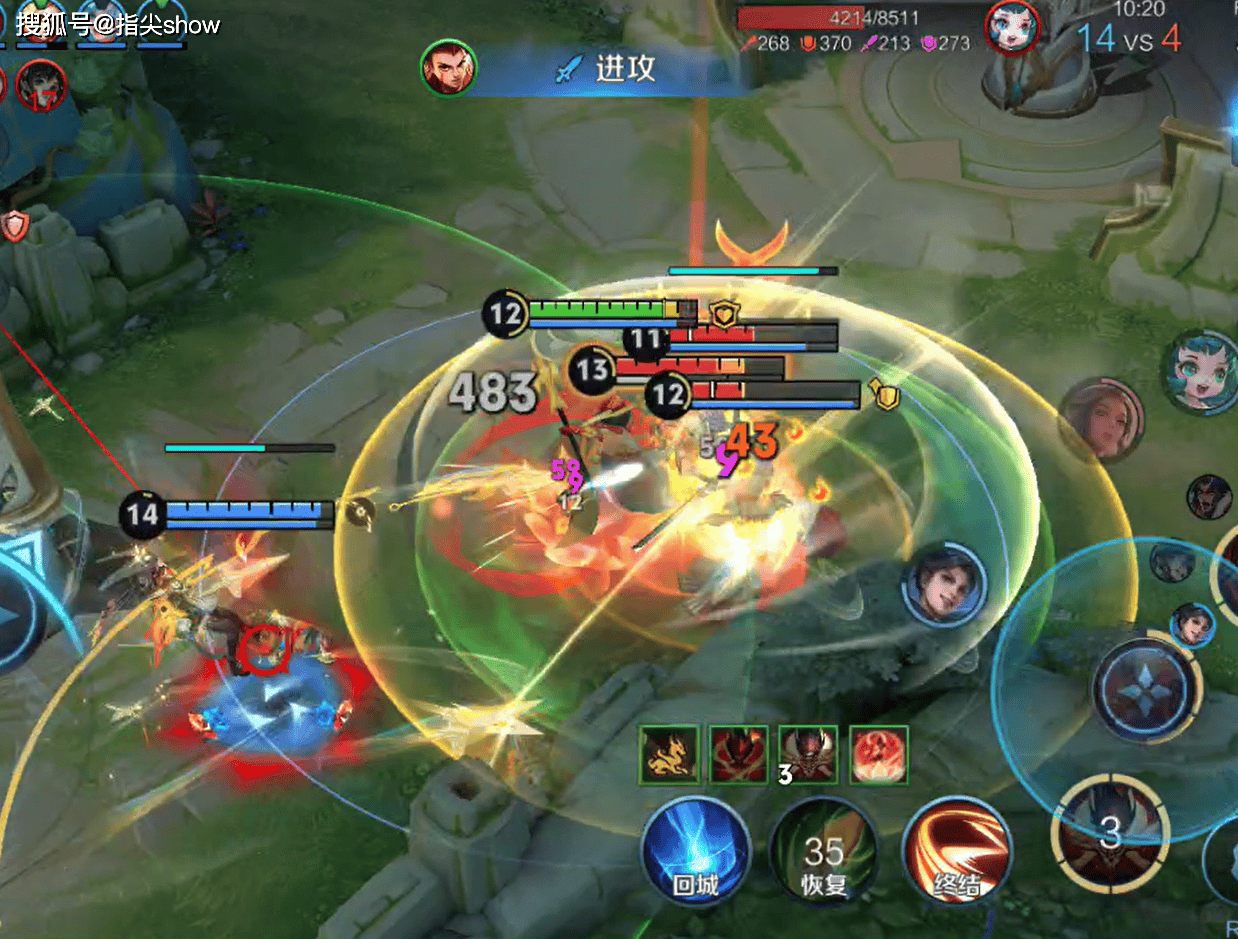Activate the 终结 execute spell
This screenshot has height=939, width=1238.
(955, 849)
